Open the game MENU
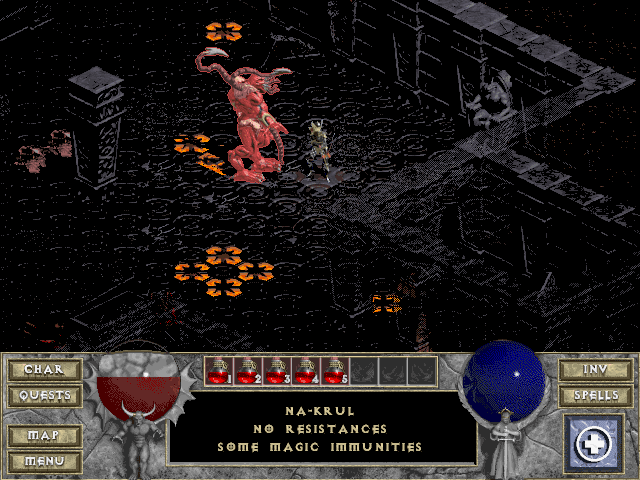Viewport: 640px width, 480px height. pyautogui.click(x=44, y=461)
